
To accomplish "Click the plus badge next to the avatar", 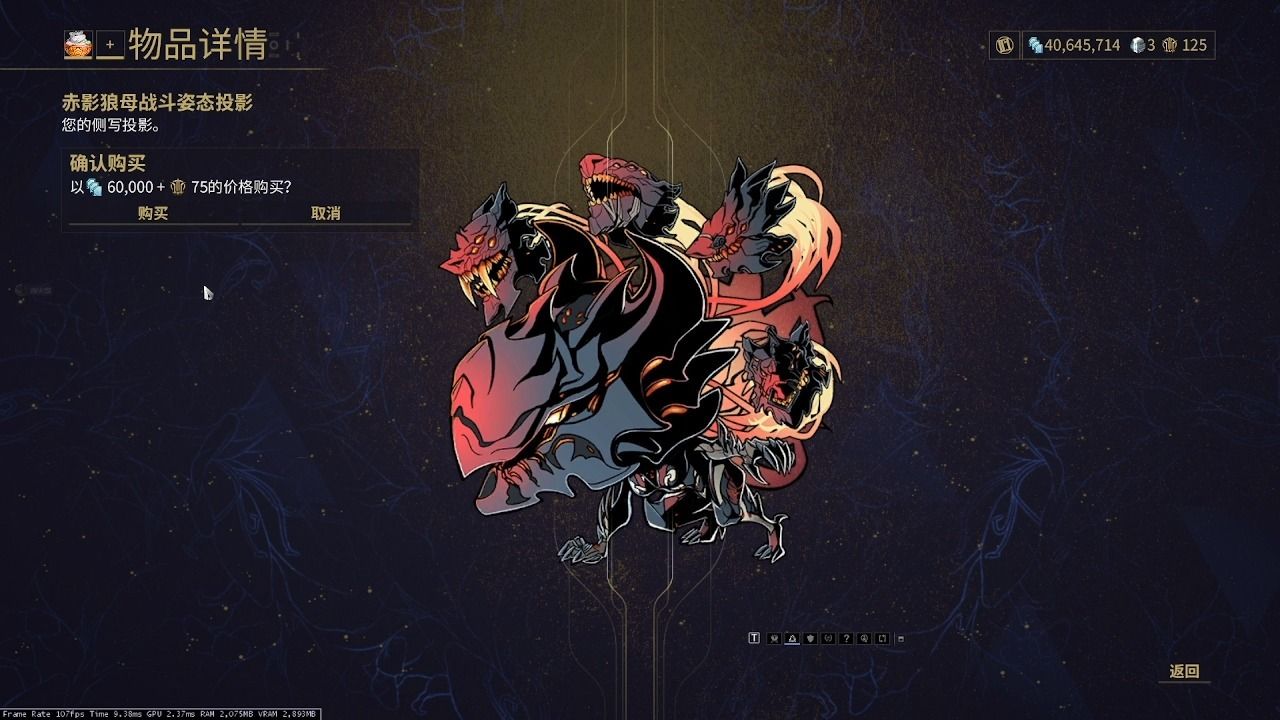I will pos(108,44).
